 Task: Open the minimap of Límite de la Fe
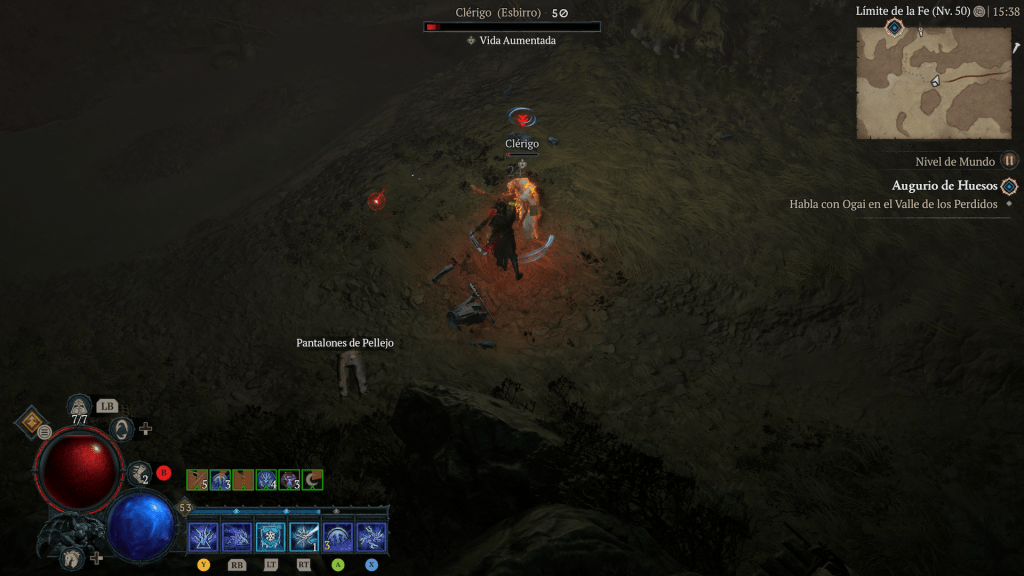click(x=933, y=82)
